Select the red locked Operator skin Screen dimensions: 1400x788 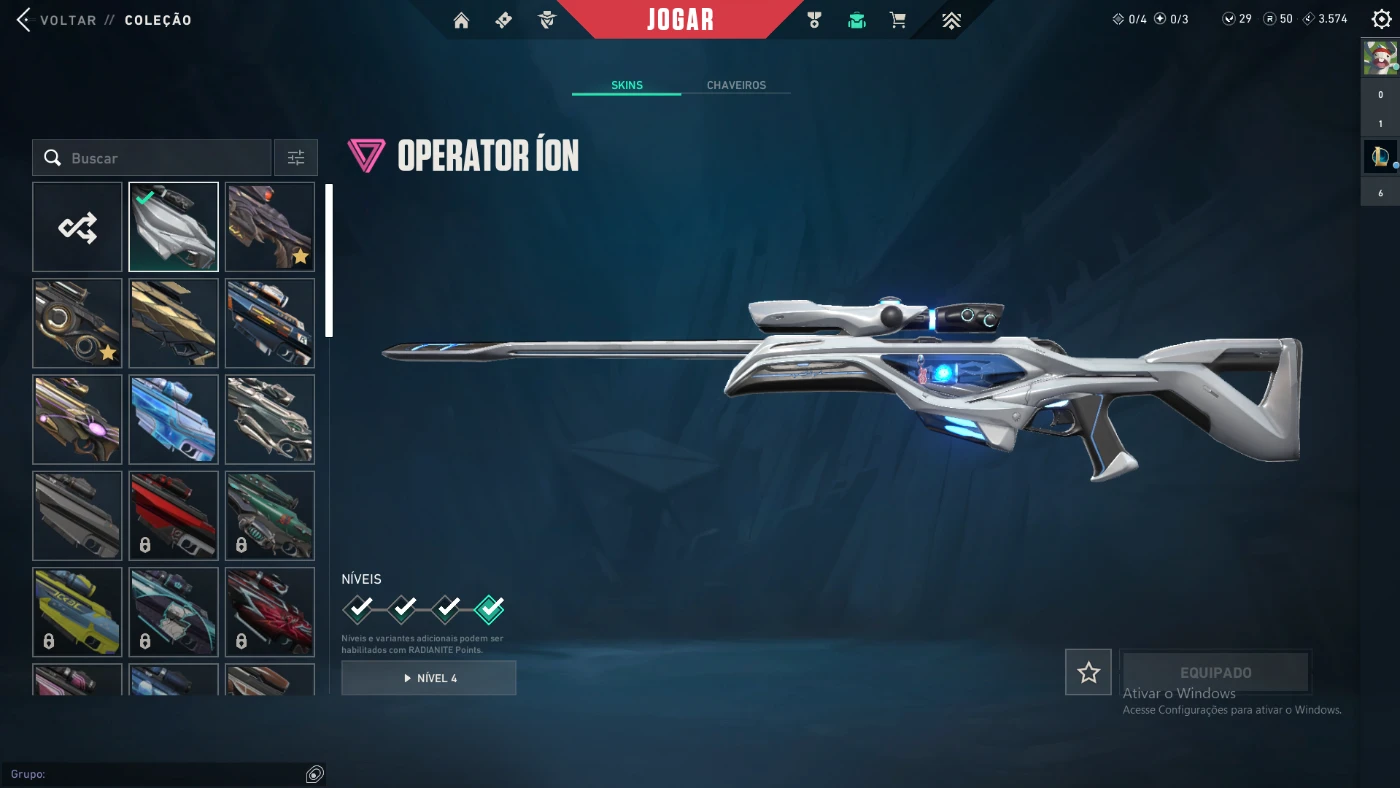pyautogui.click(x=173, y=516)
